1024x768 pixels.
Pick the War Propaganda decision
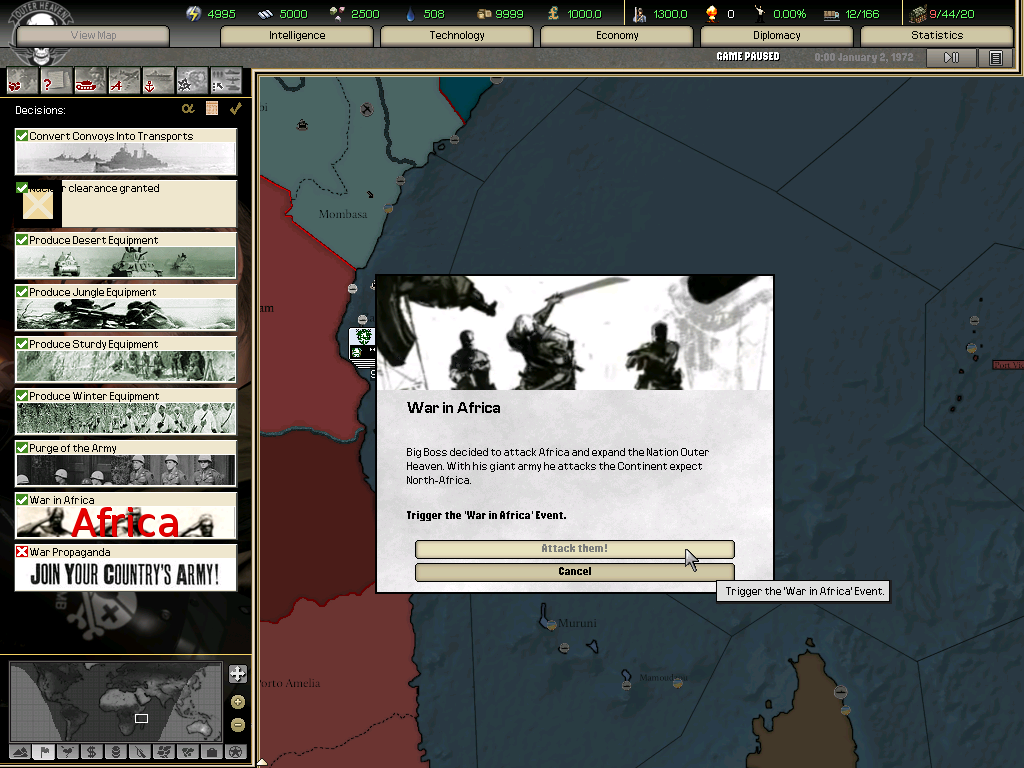click(126, 567)
